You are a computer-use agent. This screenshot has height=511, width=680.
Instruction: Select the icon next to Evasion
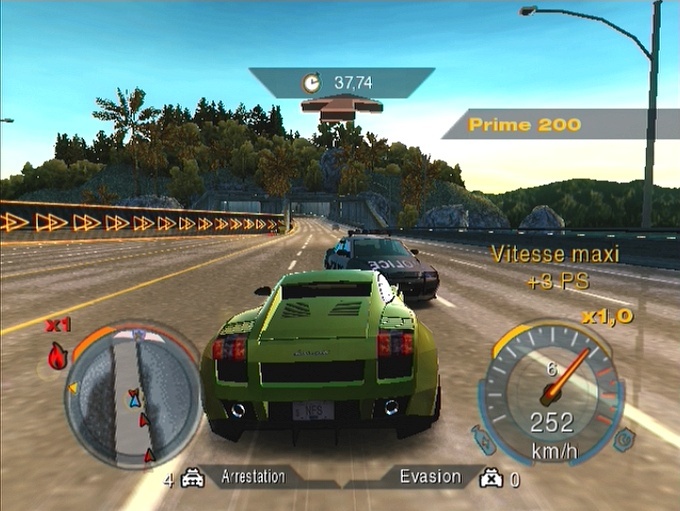point(491,478)
